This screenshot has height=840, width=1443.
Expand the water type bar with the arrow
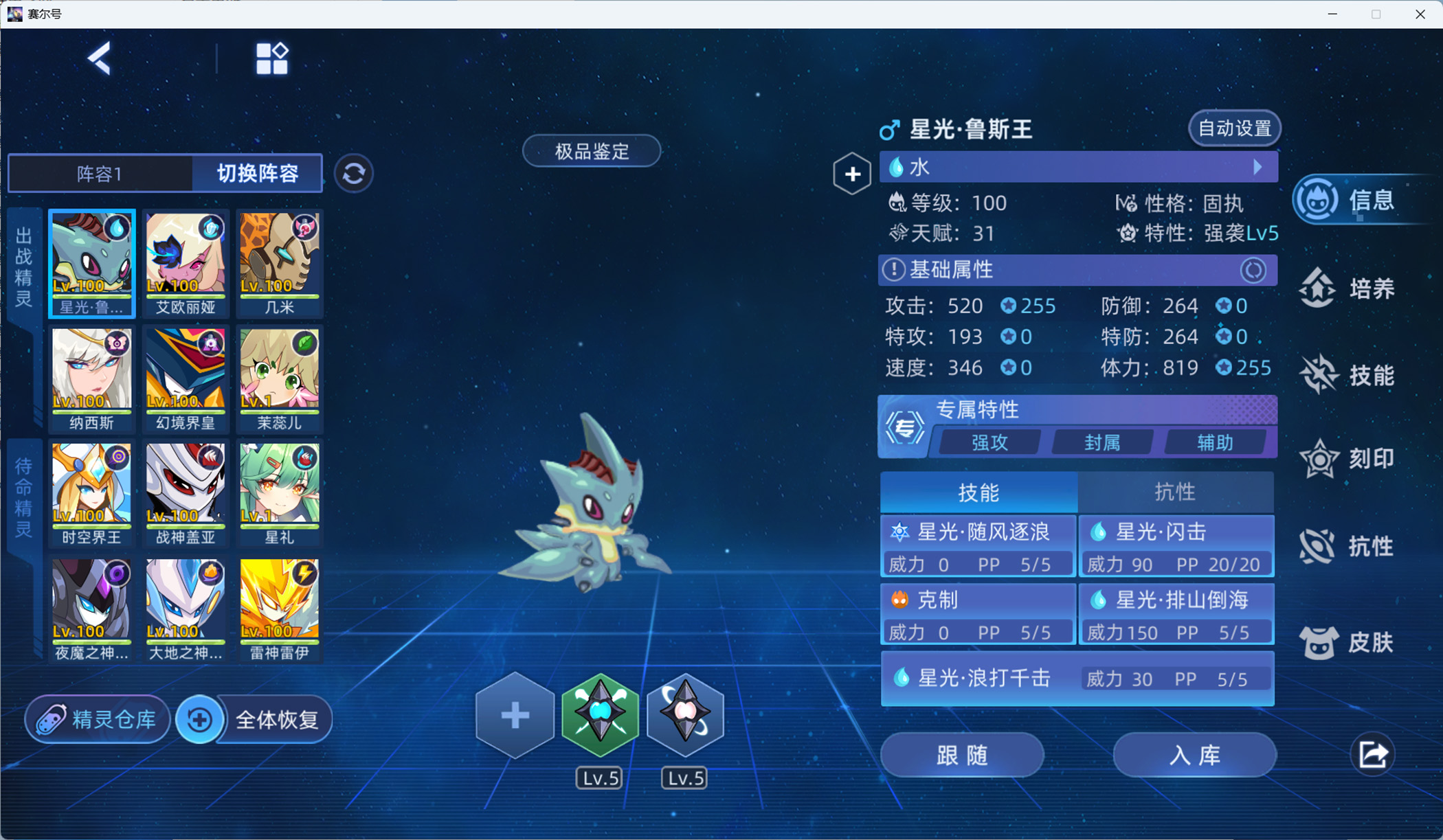(x=1257, y=167)
